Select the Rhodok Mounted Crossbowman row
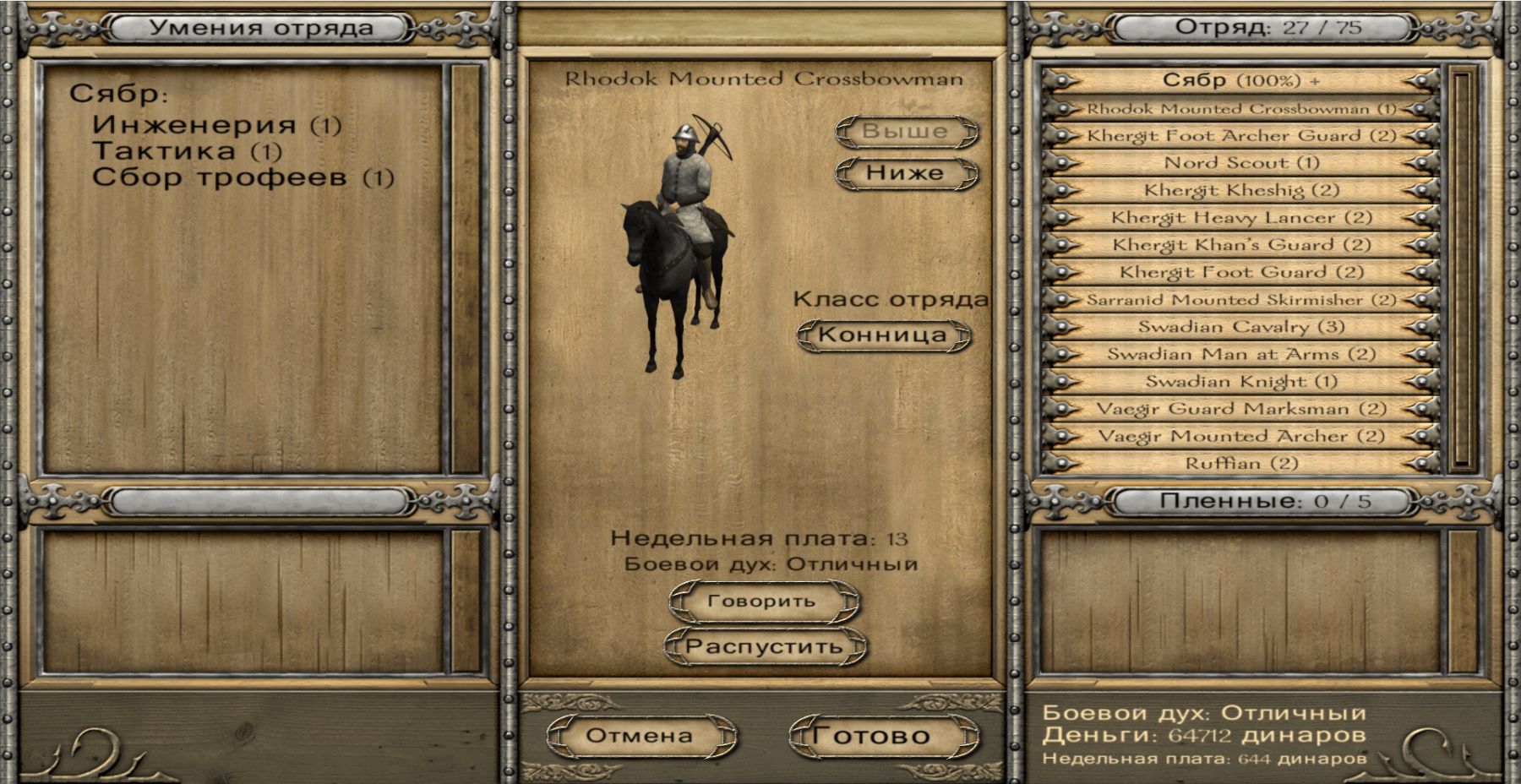The height and width of the screenshot is (784, 1521). click(1240, 109)
